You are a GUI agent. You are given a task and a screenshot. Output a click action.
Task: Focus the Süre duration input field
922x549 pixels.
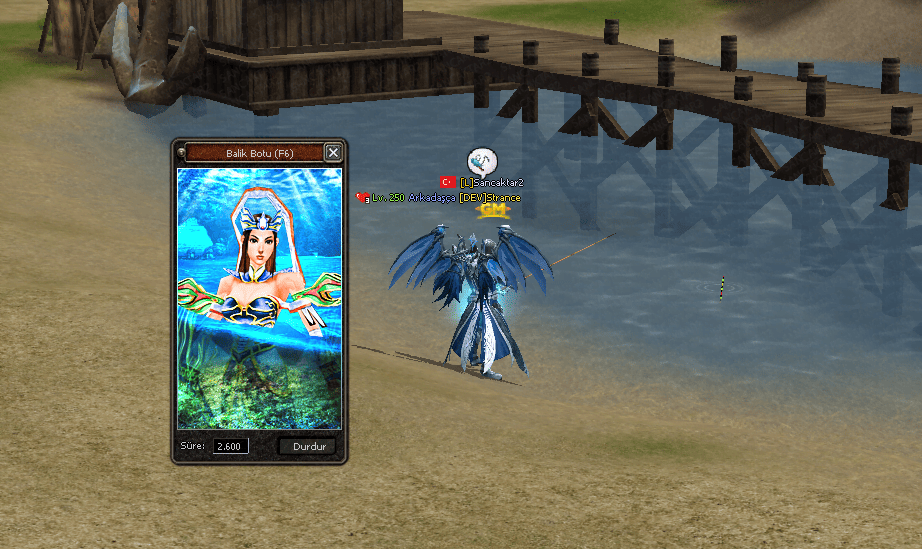pos(230,446)
